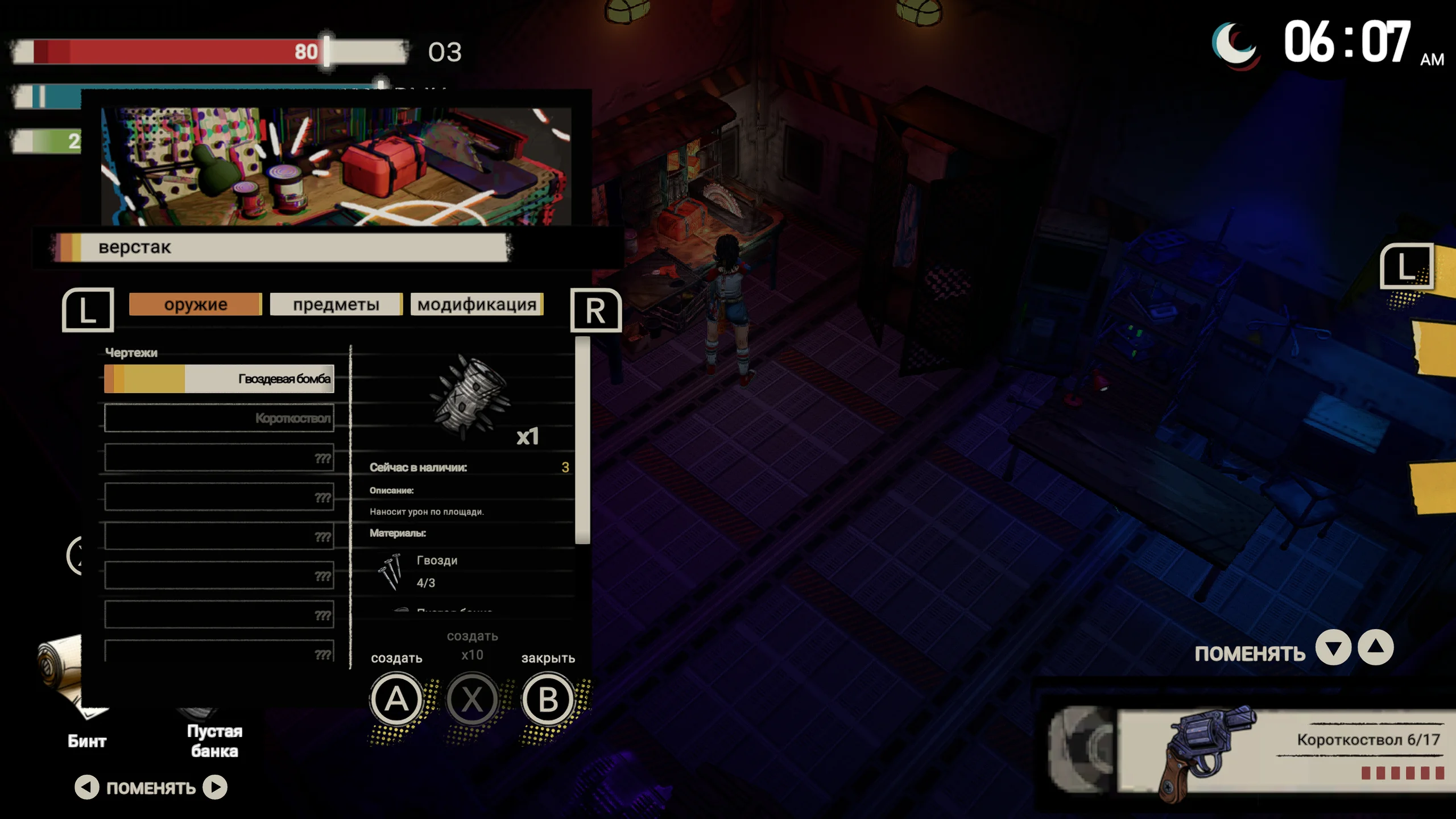Select the Пустая банка quick item
1456x819 pixels.
click(x=214, y=734)
